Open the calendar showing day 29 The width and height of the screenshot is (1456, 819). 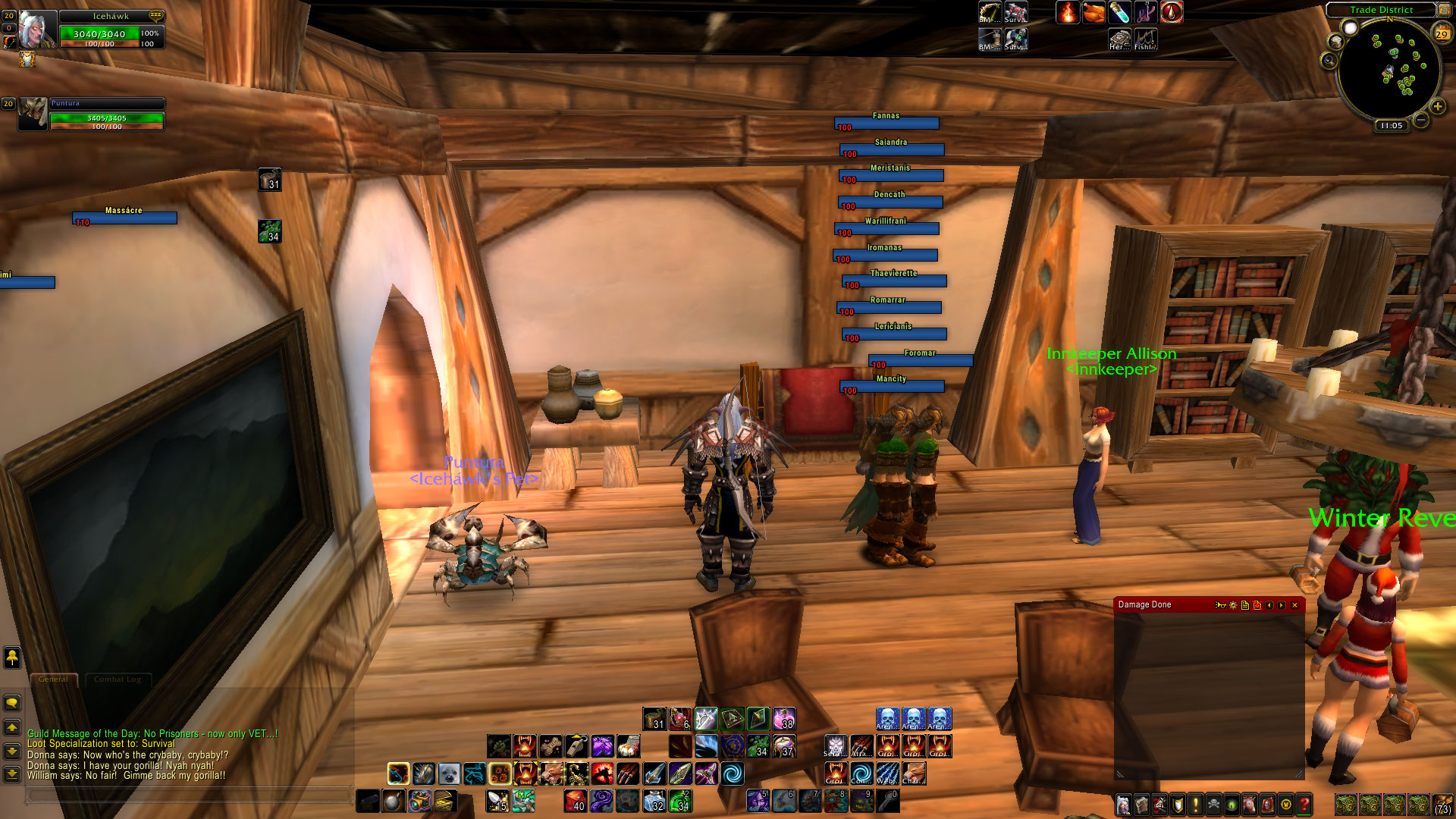(1442, 33)
